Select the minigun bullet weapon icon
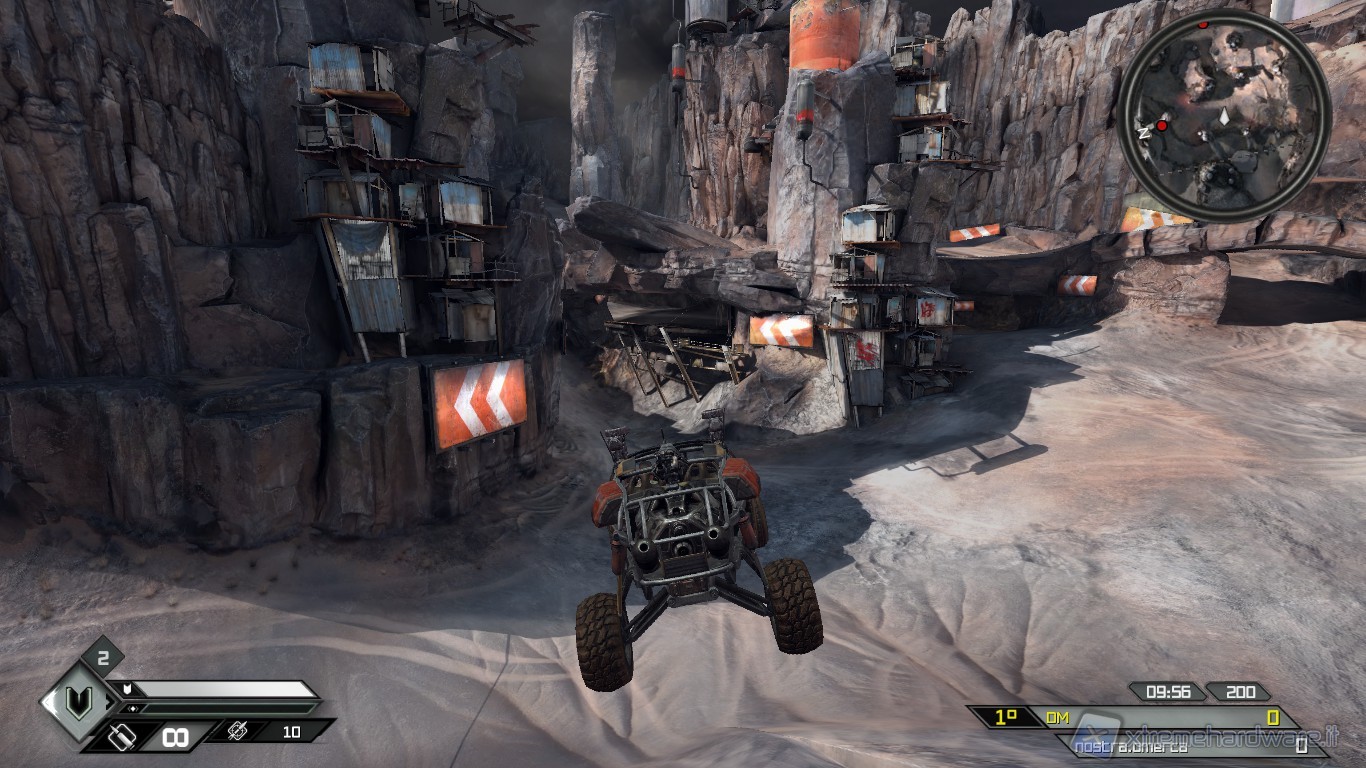Image resolution: width=1366 pixels, height=768 pixels. [x=121, y=738]
